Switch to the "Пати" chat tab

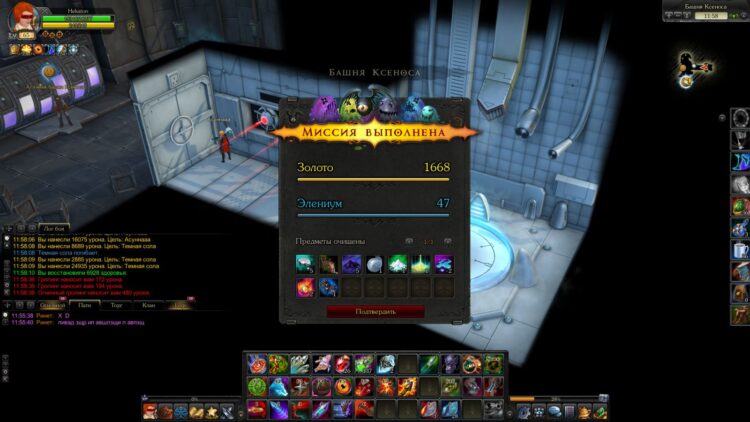[x=84, y=304]
